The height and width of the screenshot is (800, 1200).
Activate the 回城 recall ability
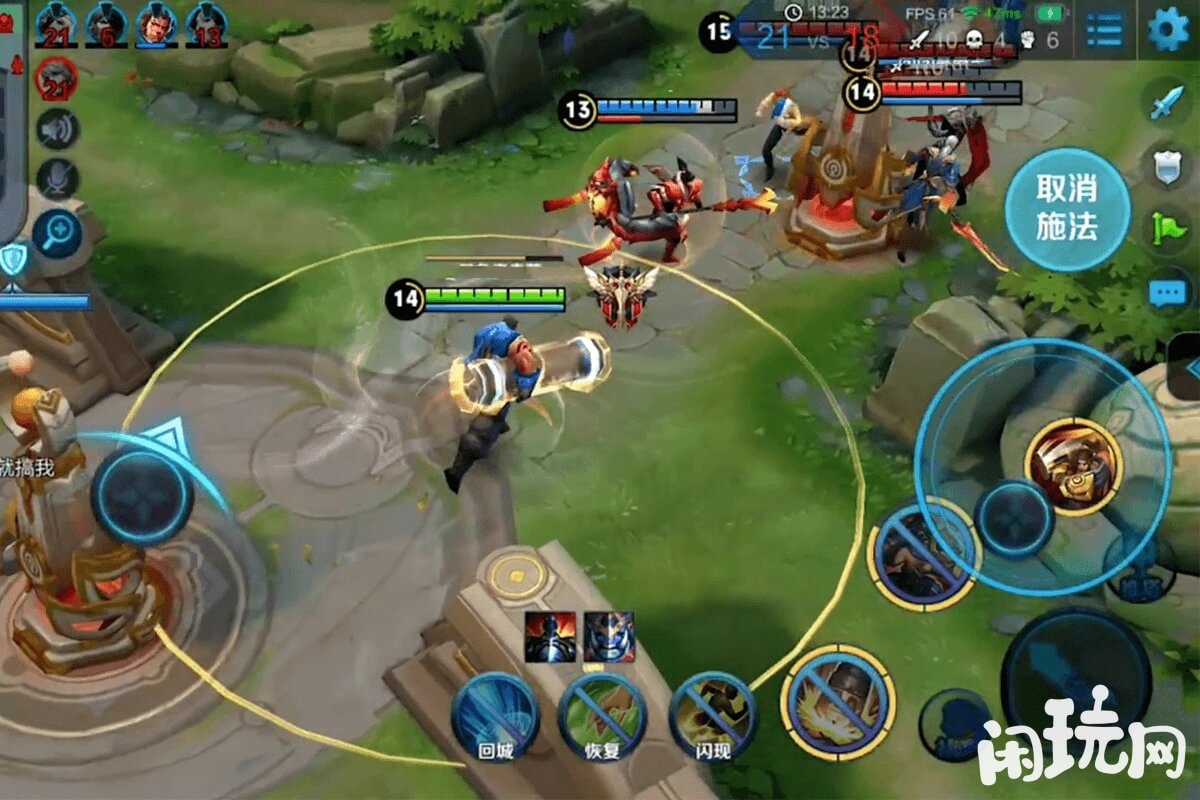(495, 716)
